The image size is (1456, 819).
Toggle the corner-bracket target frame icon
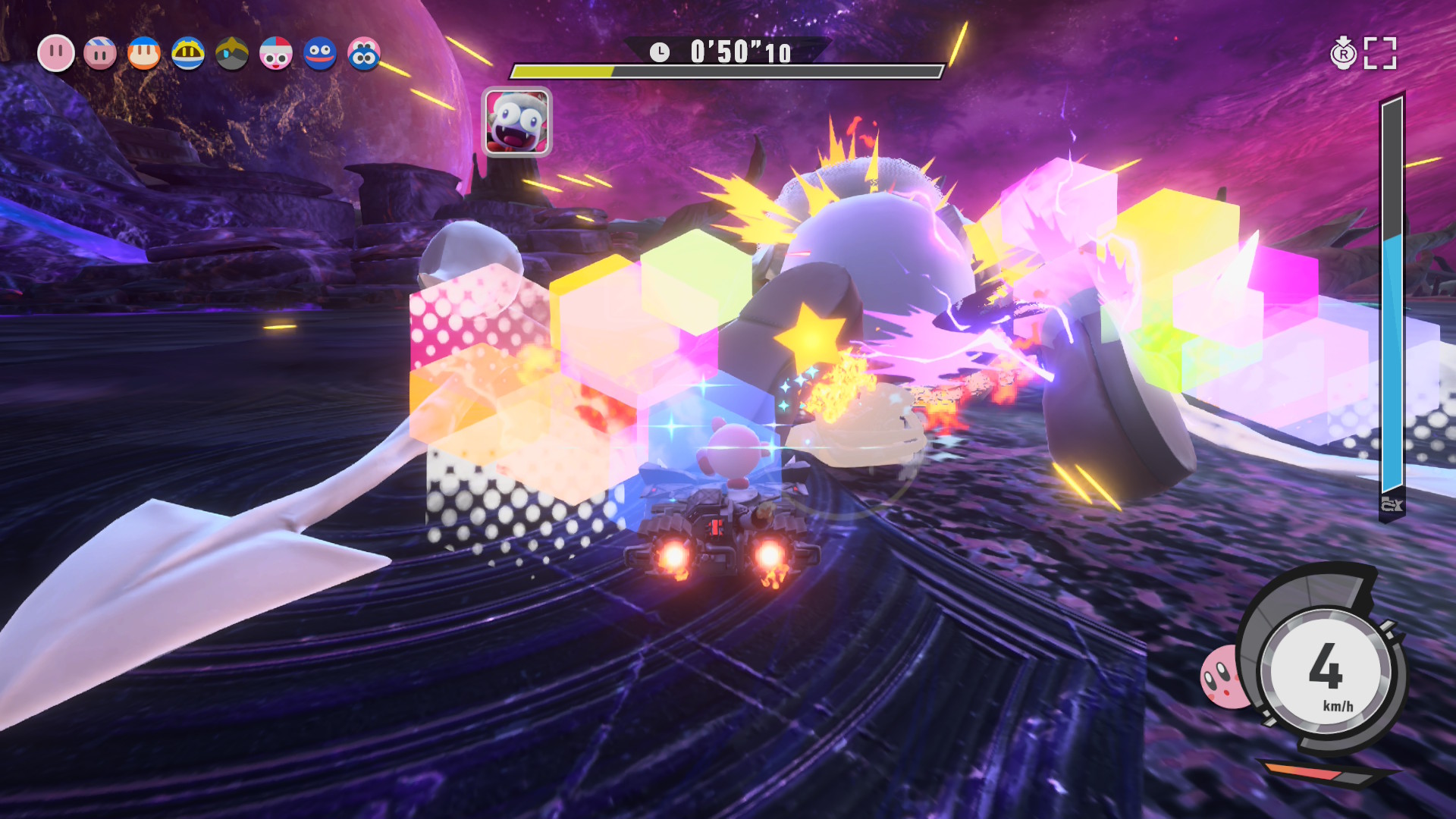coord(1380,53)
